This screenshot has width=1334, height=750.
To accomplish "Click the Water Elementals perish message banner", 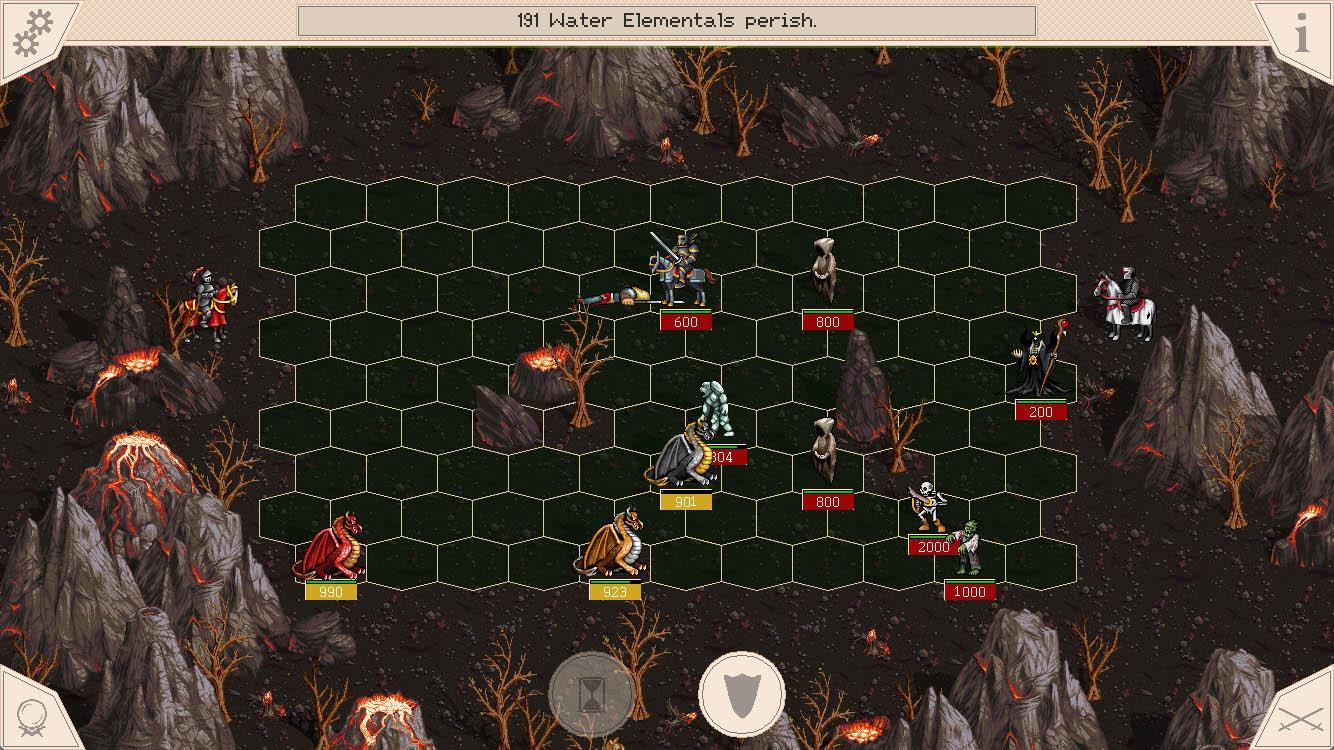I will 667,18.
